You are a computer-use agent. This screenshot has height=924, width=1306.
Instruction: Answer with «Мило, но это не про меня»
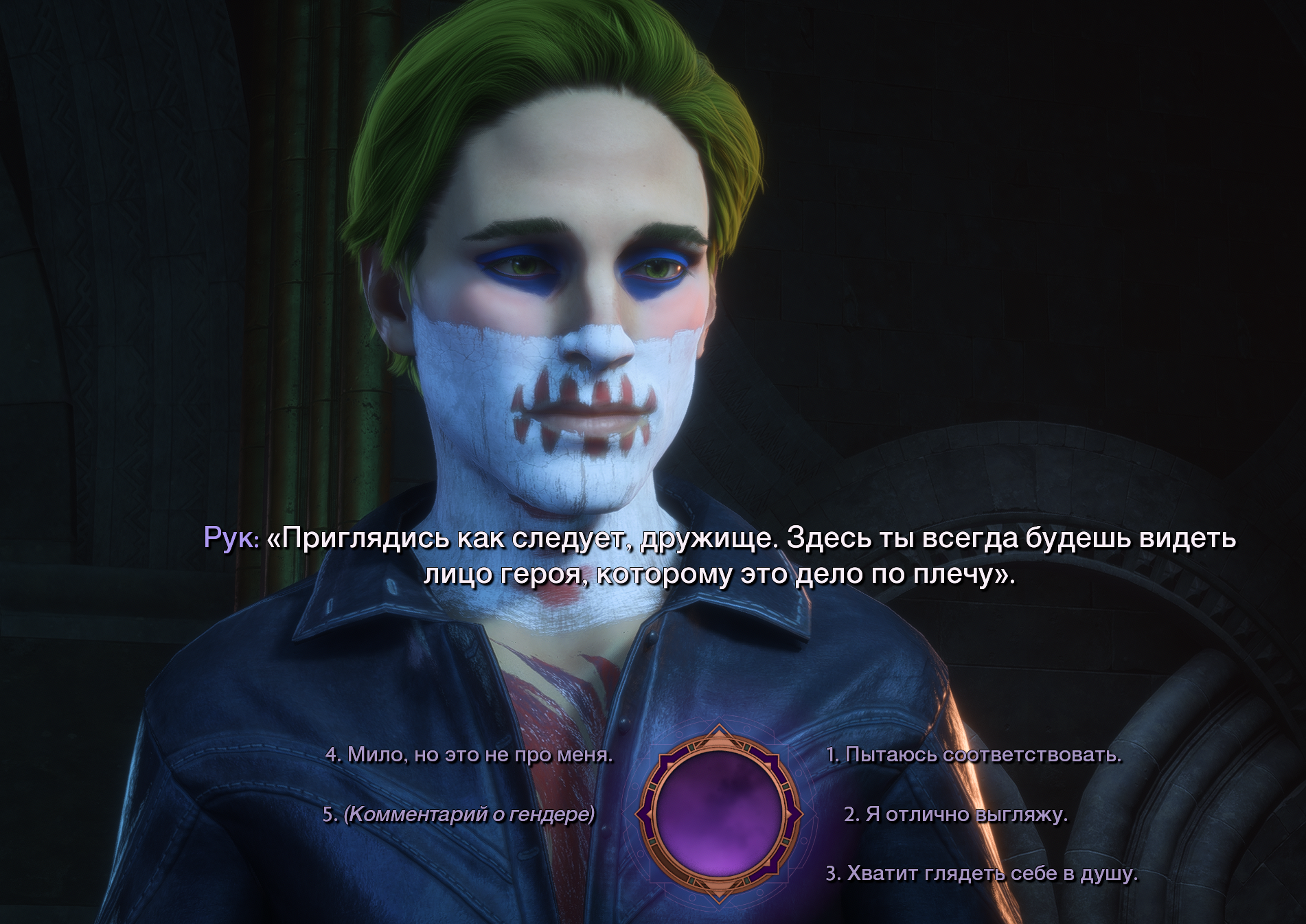[x=469, y=755]
